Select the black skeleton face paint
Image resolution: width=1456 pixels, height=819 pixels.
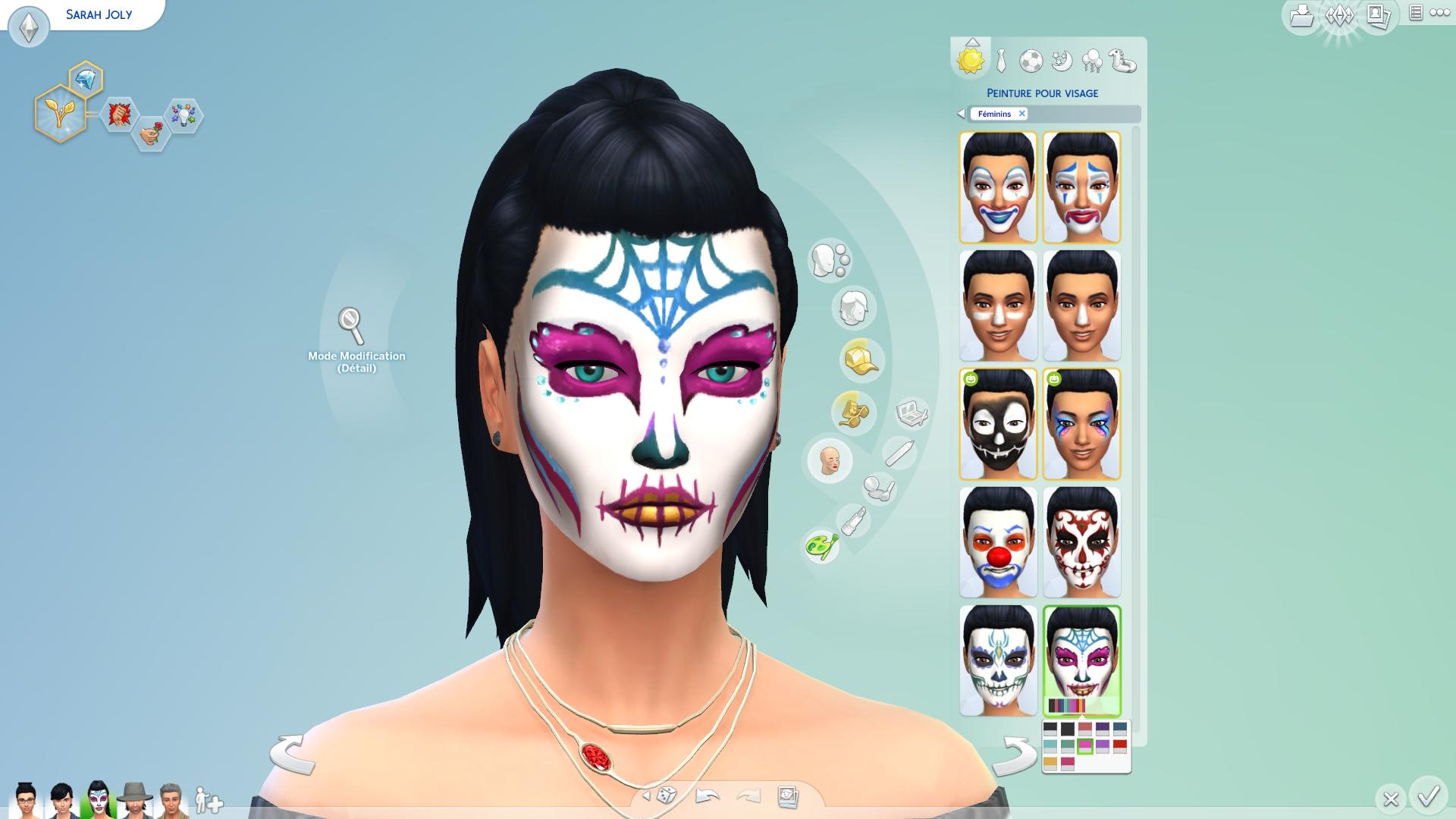[998, 424]
